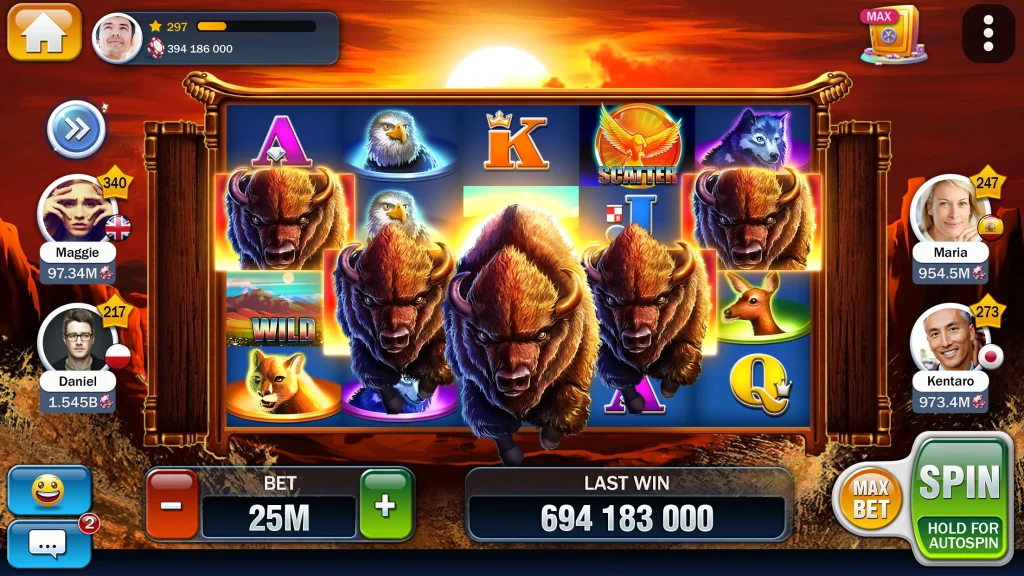Open the chat messages
This screenshot has width=1024, height=576.
point(48,543)
